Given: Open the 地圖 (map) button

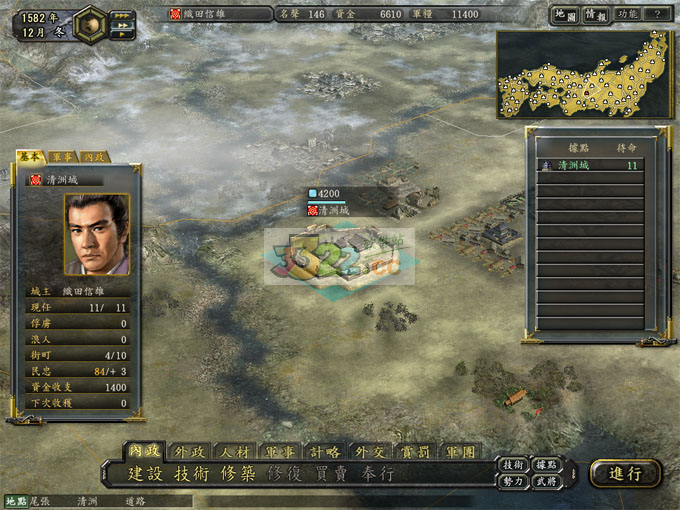Looking at the screenshot, I should tap(565, 15).
